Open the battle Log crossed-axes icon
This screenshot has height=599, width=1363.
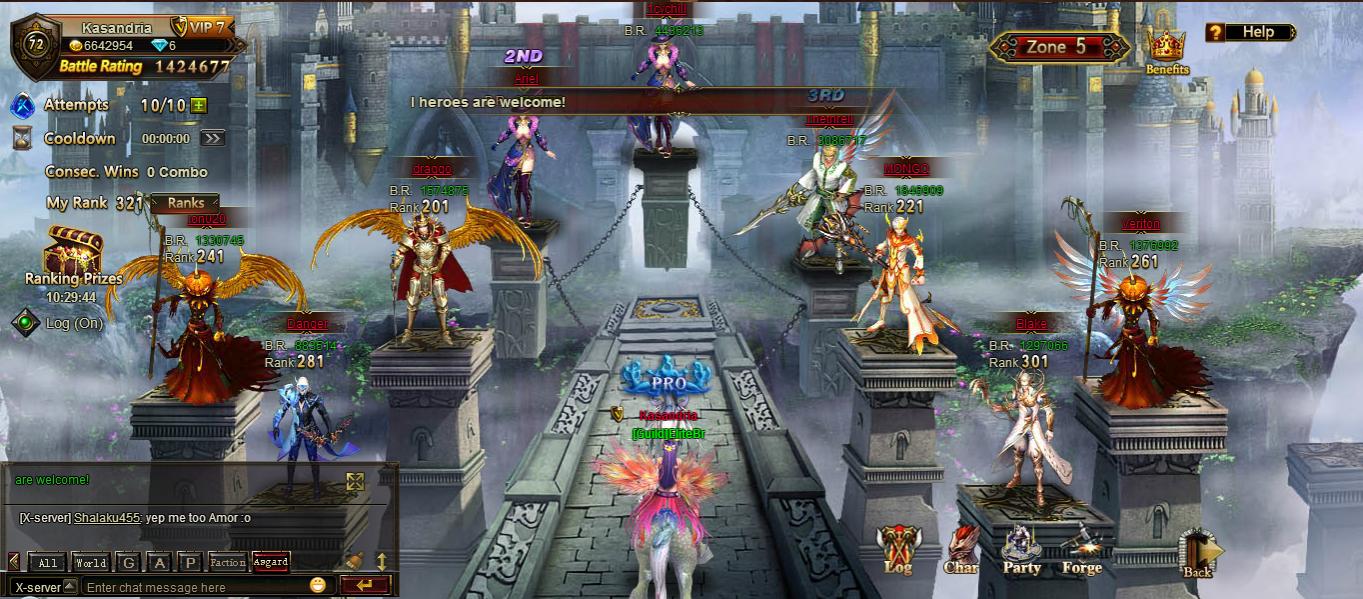[x=897, y=549]
